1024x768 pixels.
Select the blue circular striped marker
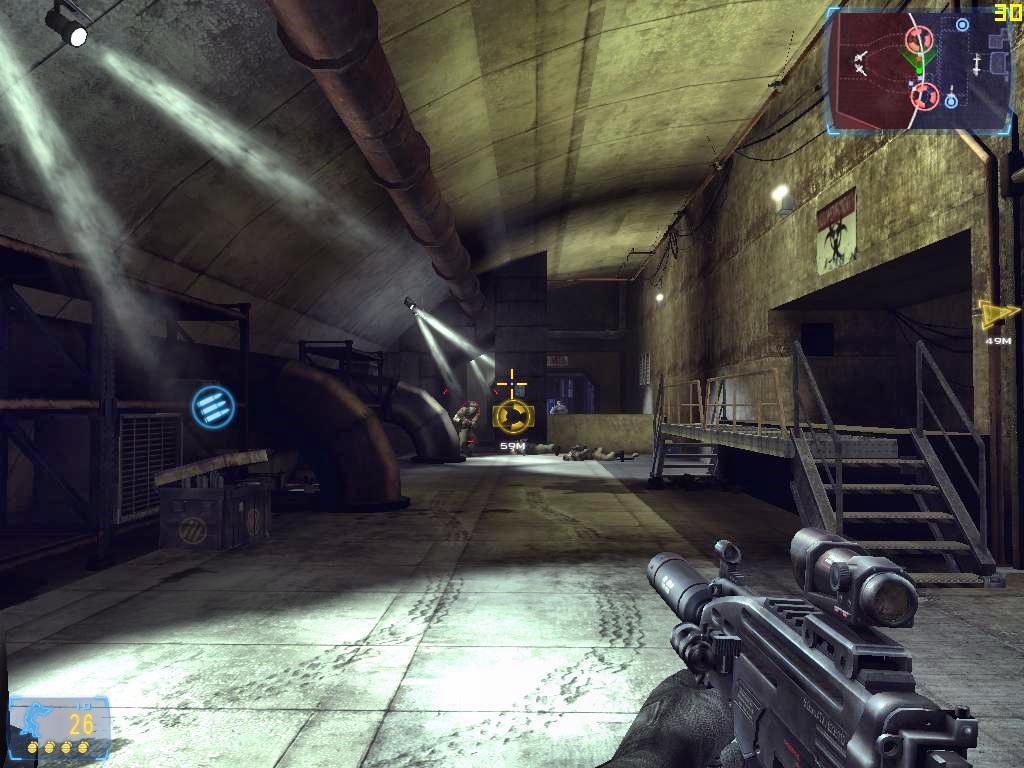pos(213,407)
